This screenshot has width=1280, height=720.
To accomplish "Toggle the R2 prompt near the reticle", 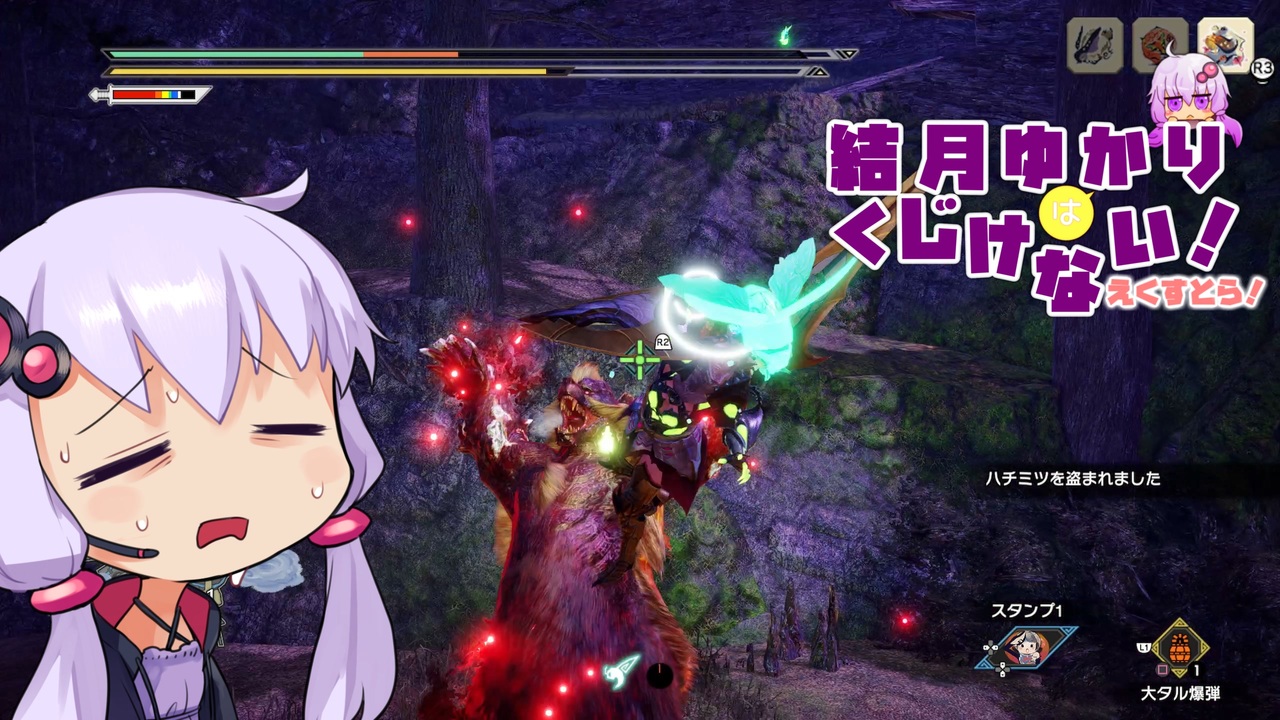I will [x=662, y=340].
